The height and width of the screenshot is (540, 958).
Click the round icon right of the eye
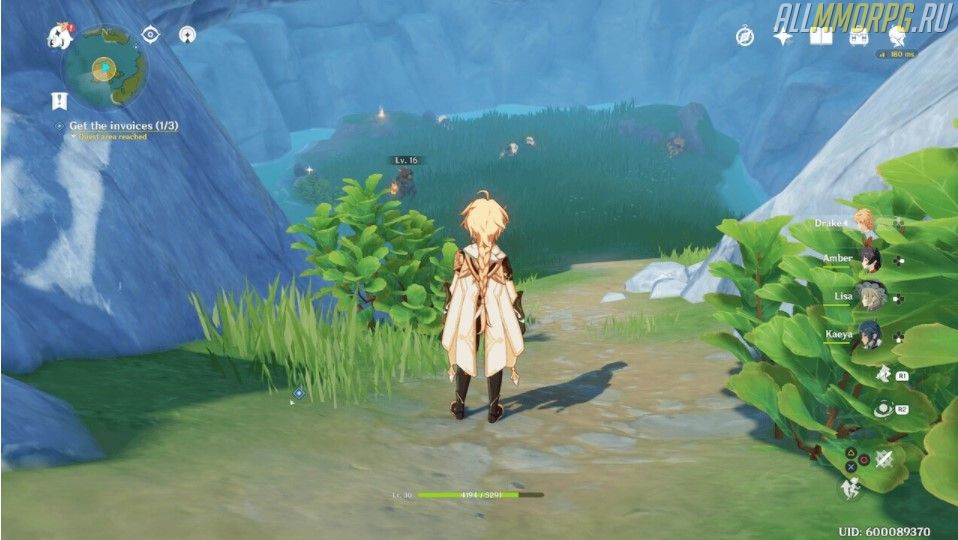pos(187,35)
